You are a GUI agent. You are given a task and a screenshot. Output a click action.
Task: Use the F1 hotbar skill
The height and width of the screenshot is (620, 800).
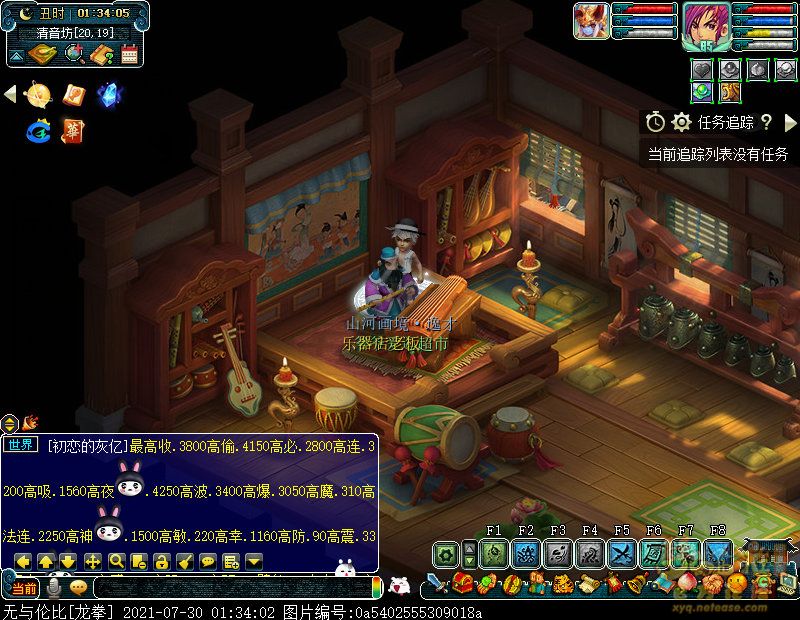tap(493, 554)
